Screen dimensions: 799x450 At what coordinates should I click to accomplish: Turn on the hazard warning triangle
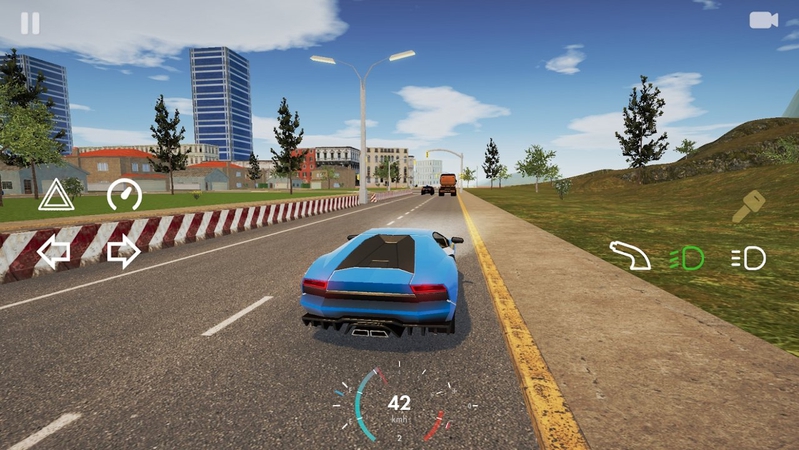[x=56, y=194]
